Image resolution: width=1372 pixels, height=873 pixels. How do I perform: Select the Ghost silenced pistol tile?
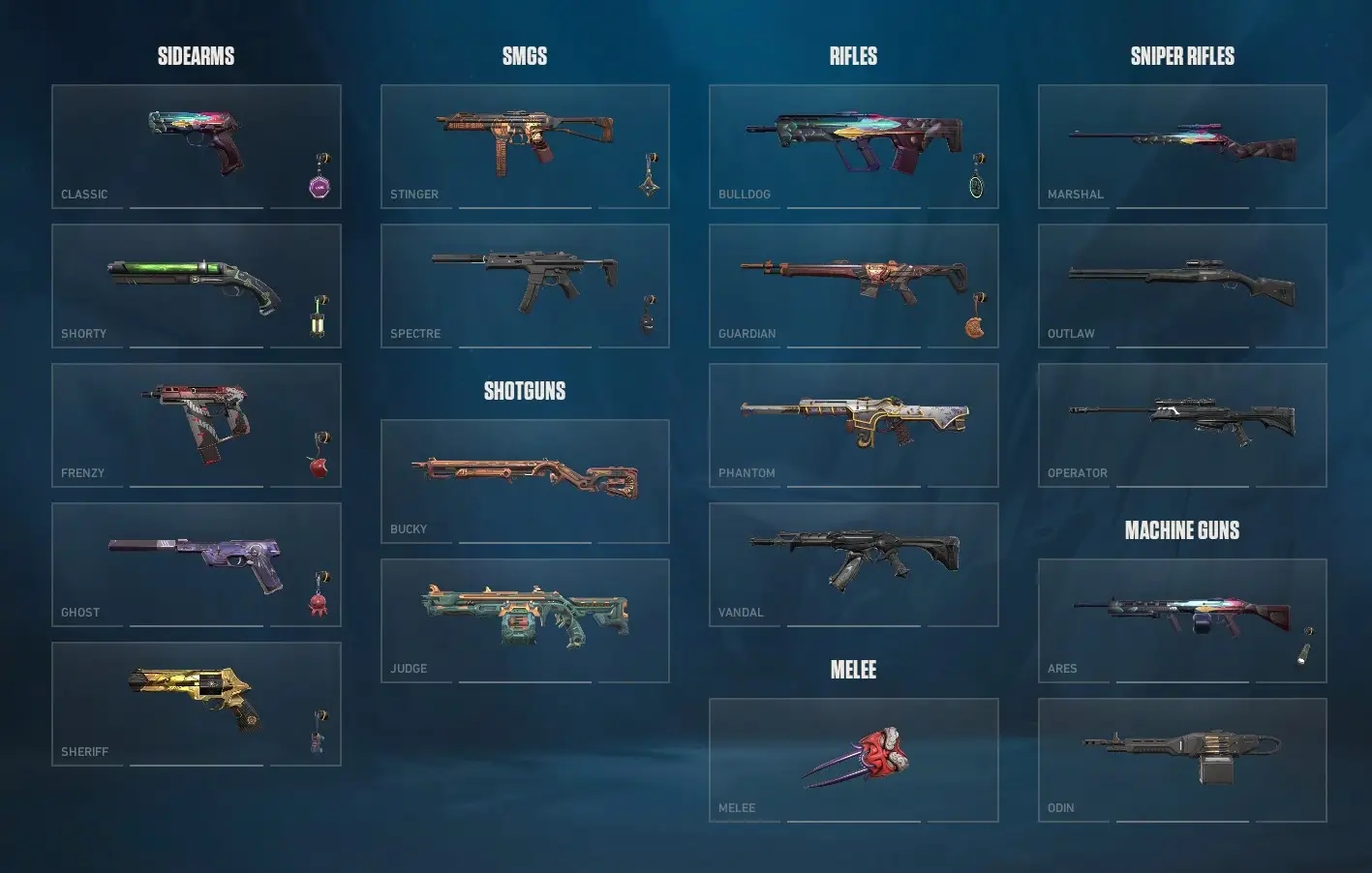coord(196,563)
